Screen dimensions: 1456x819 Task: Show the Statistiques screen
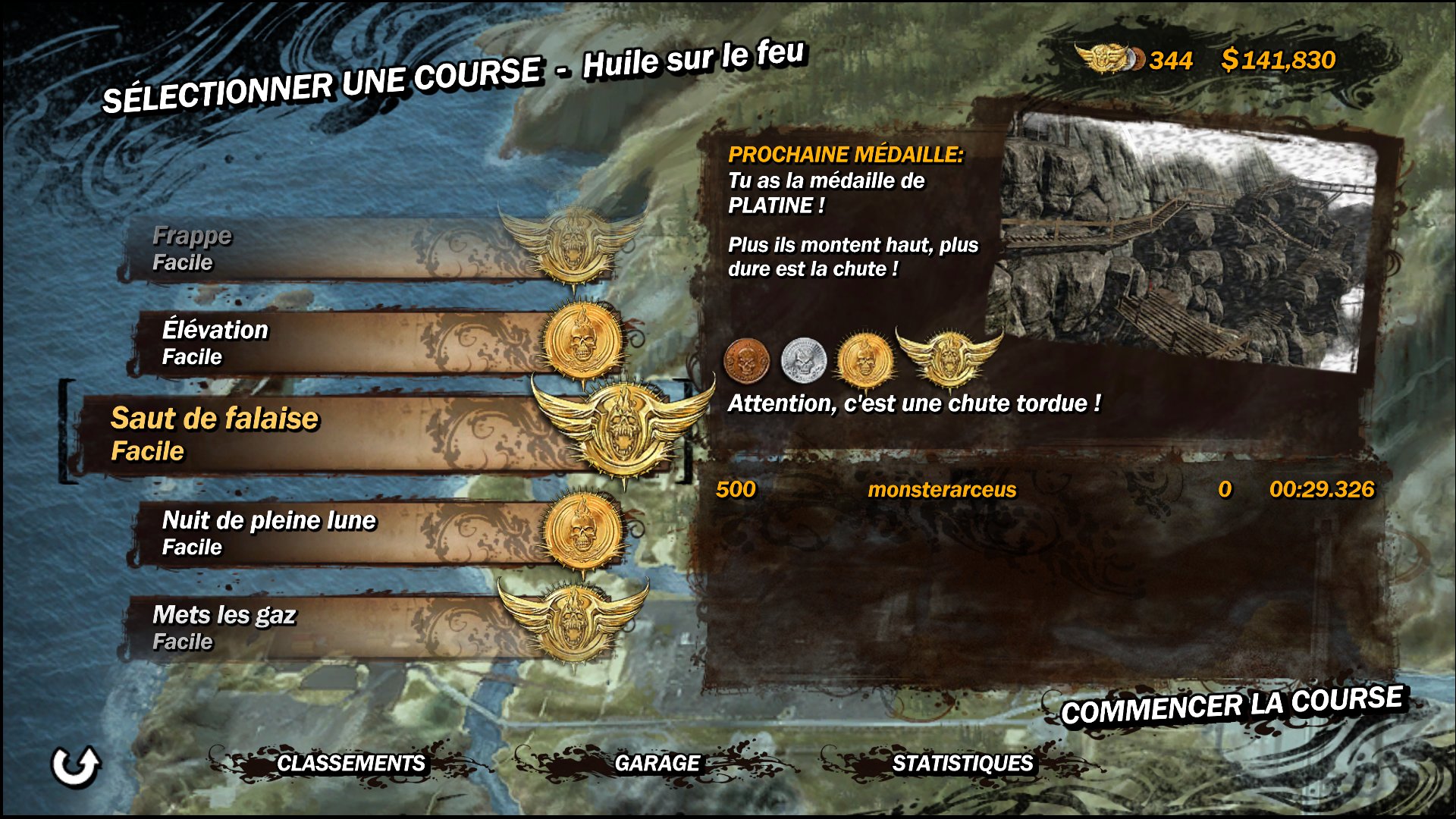click(x=962, y=763)
